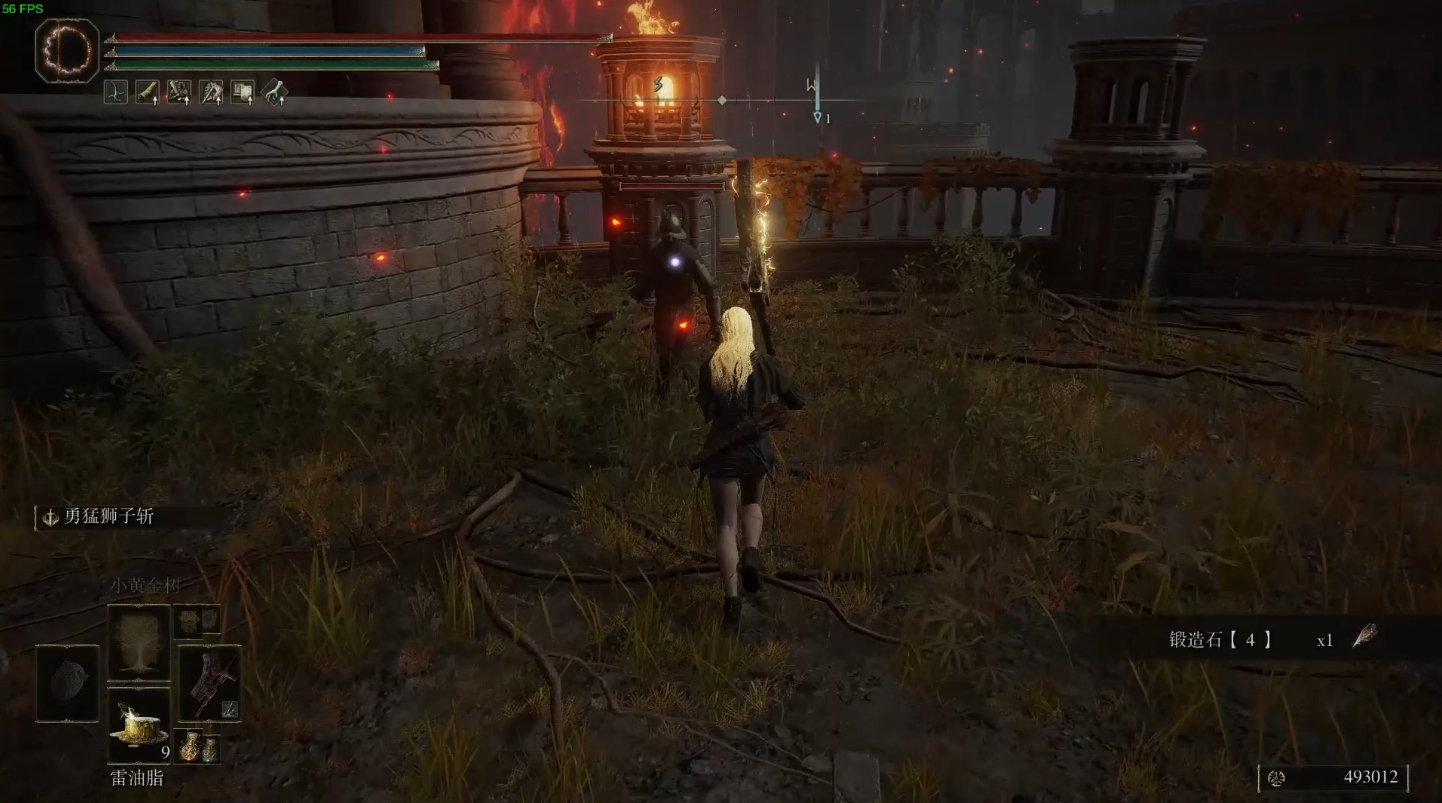Click the 勇猛狮子斩 skill label

pos(108,517)
